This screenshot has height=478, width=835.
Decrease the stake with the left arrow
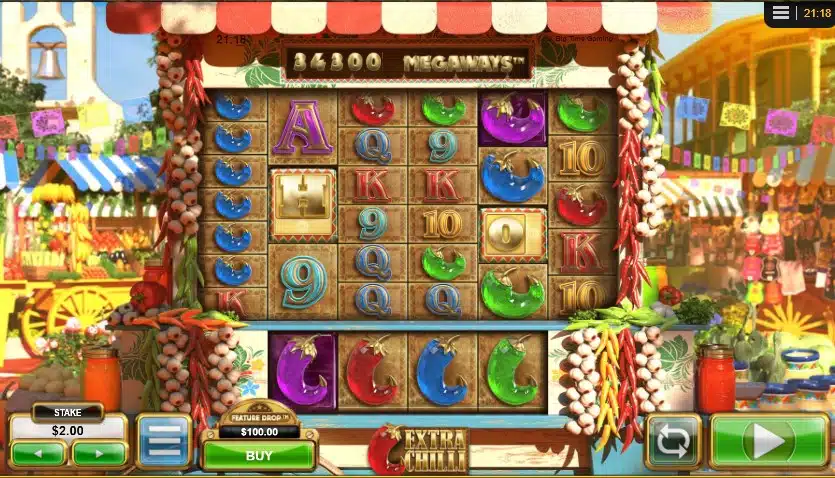point(39,453)
